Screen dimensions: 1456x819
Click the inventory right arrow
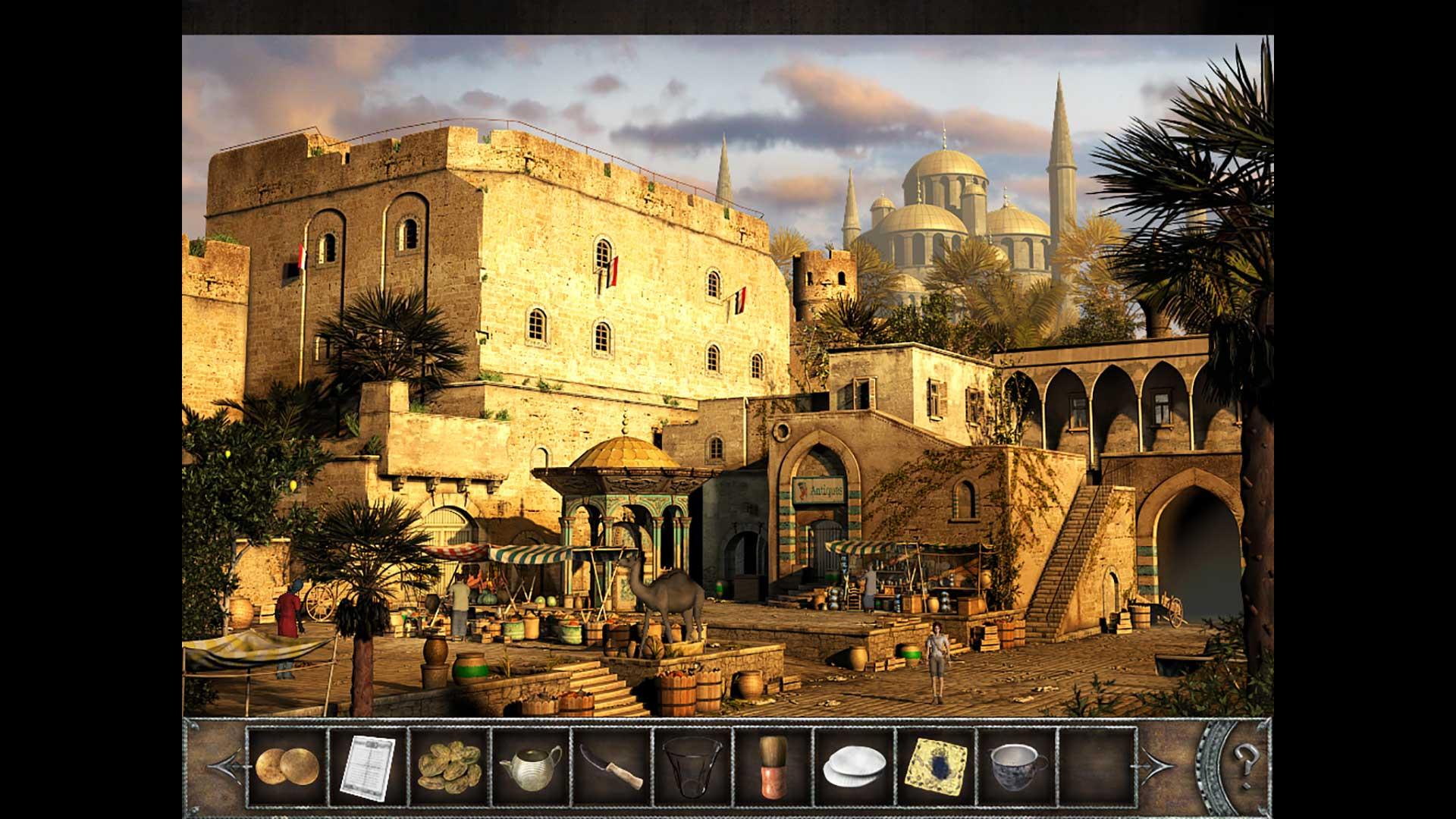tap(1155, 767)
